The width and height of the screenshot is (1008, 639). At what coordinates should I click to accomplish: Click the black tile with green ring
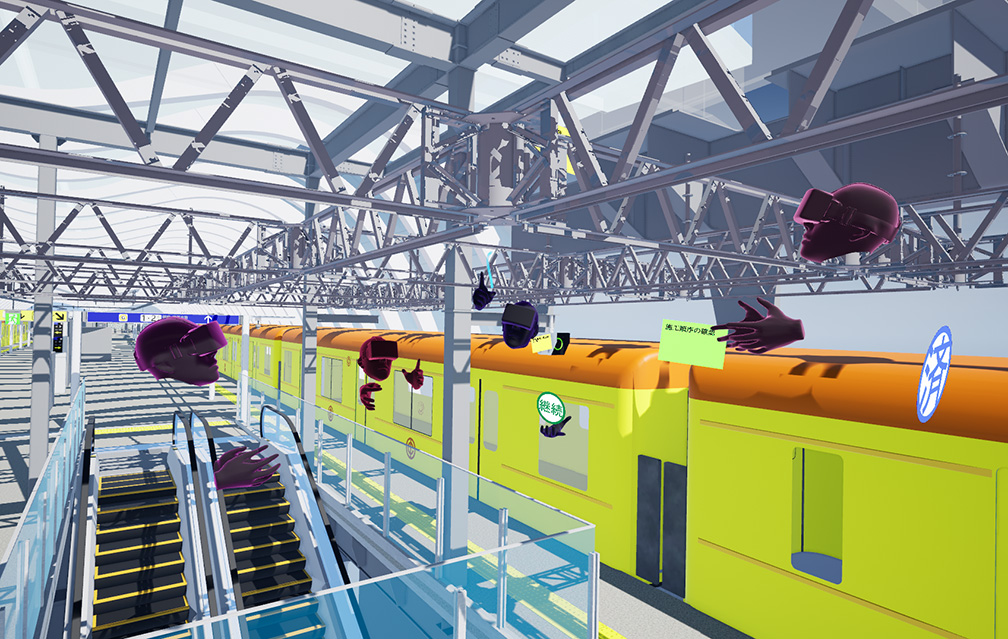561,343
